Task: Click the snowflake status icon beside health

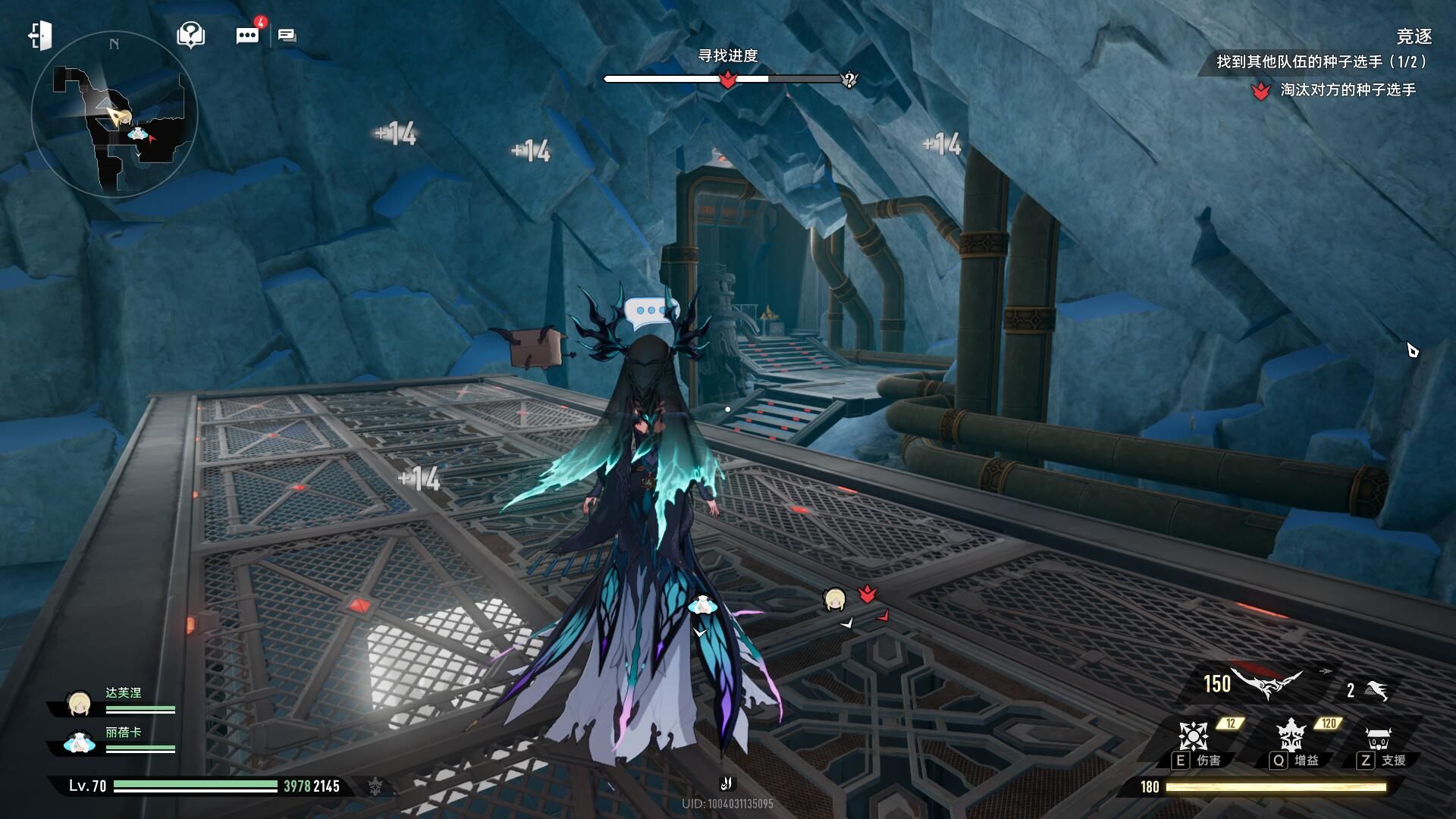Action: click(375, 786)
